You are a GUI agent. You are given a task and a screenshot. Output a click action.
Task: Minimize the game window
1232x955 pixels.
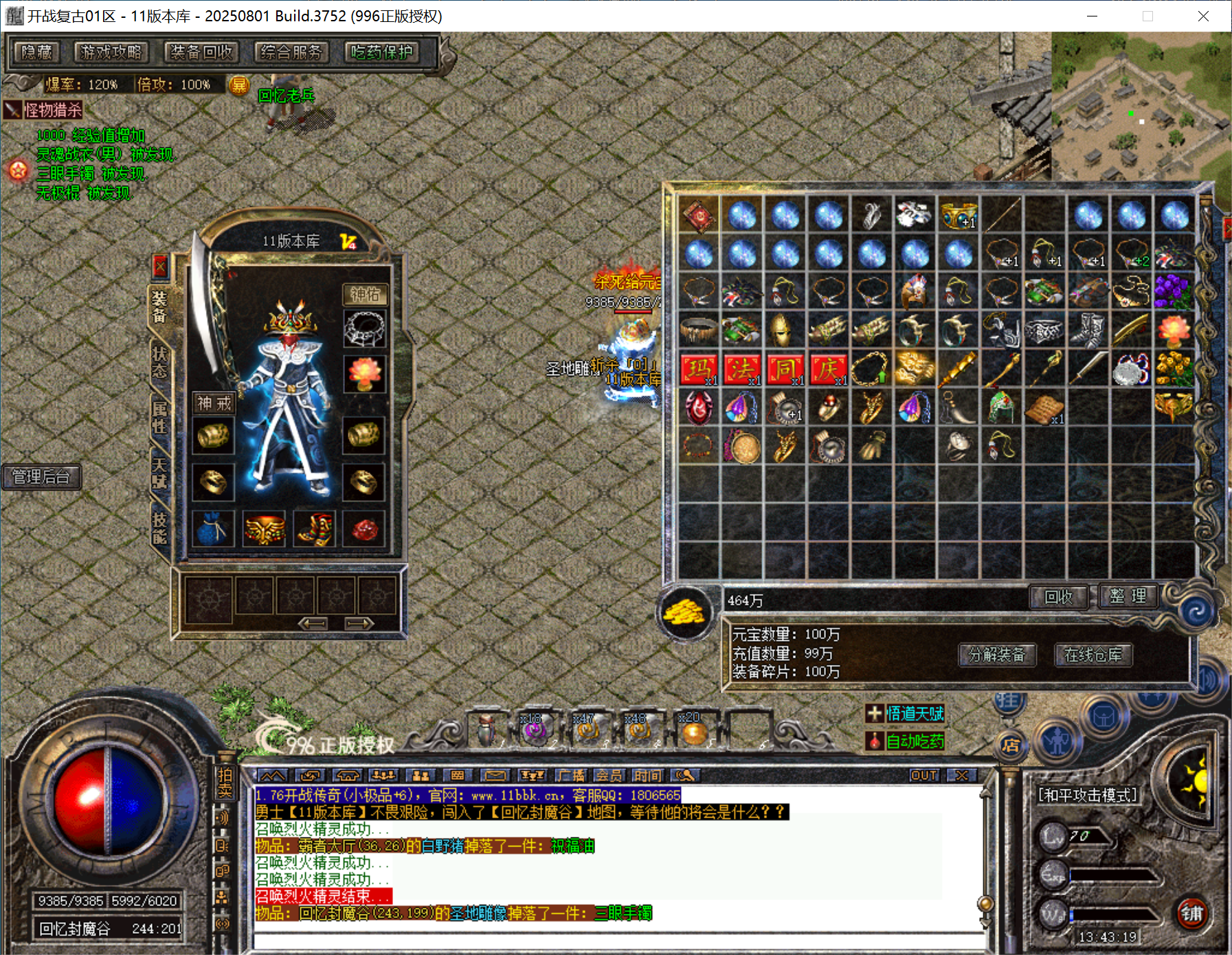coord(1092,16)
